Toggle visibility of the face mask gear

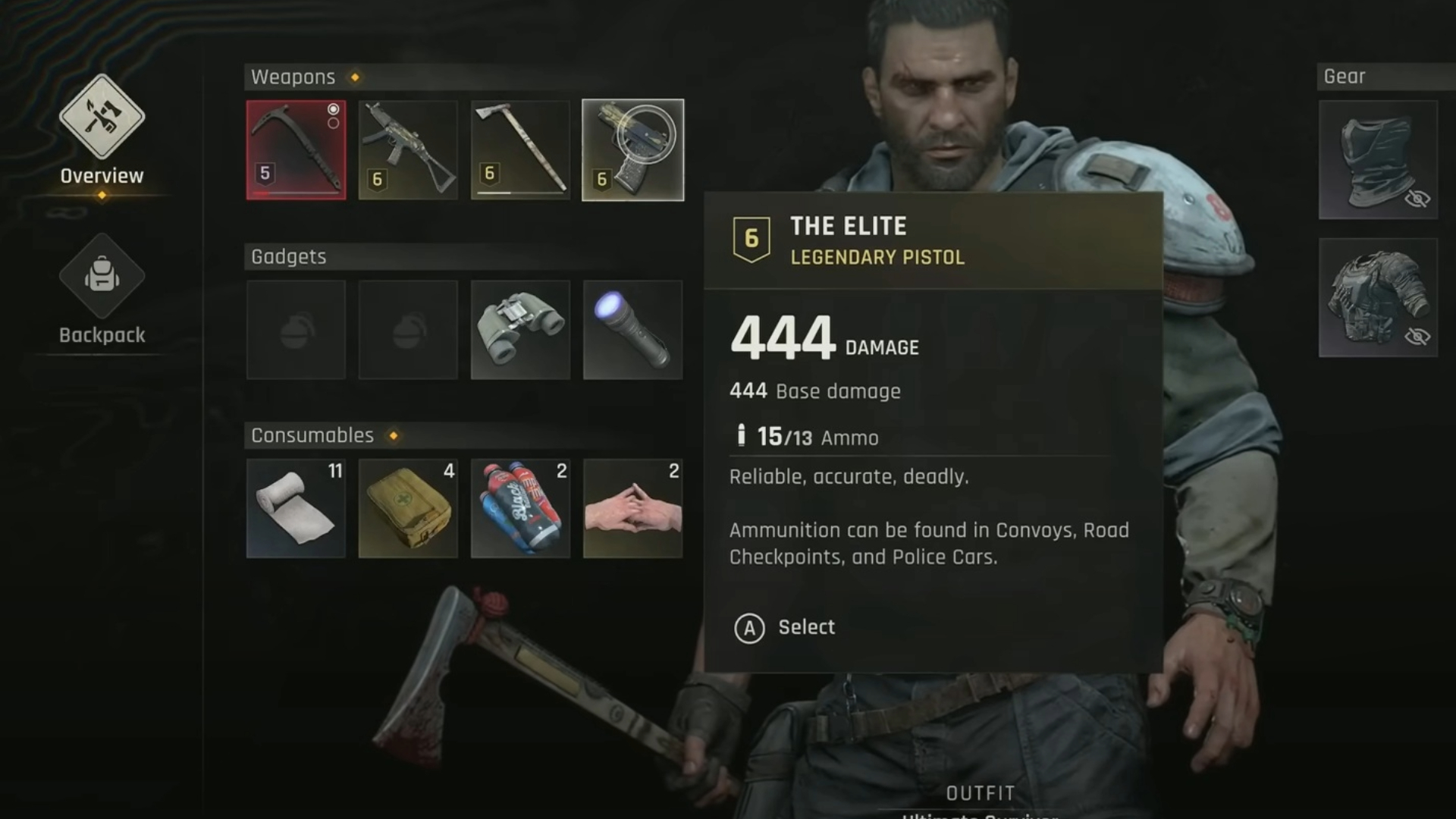[x=1417, y=199]
